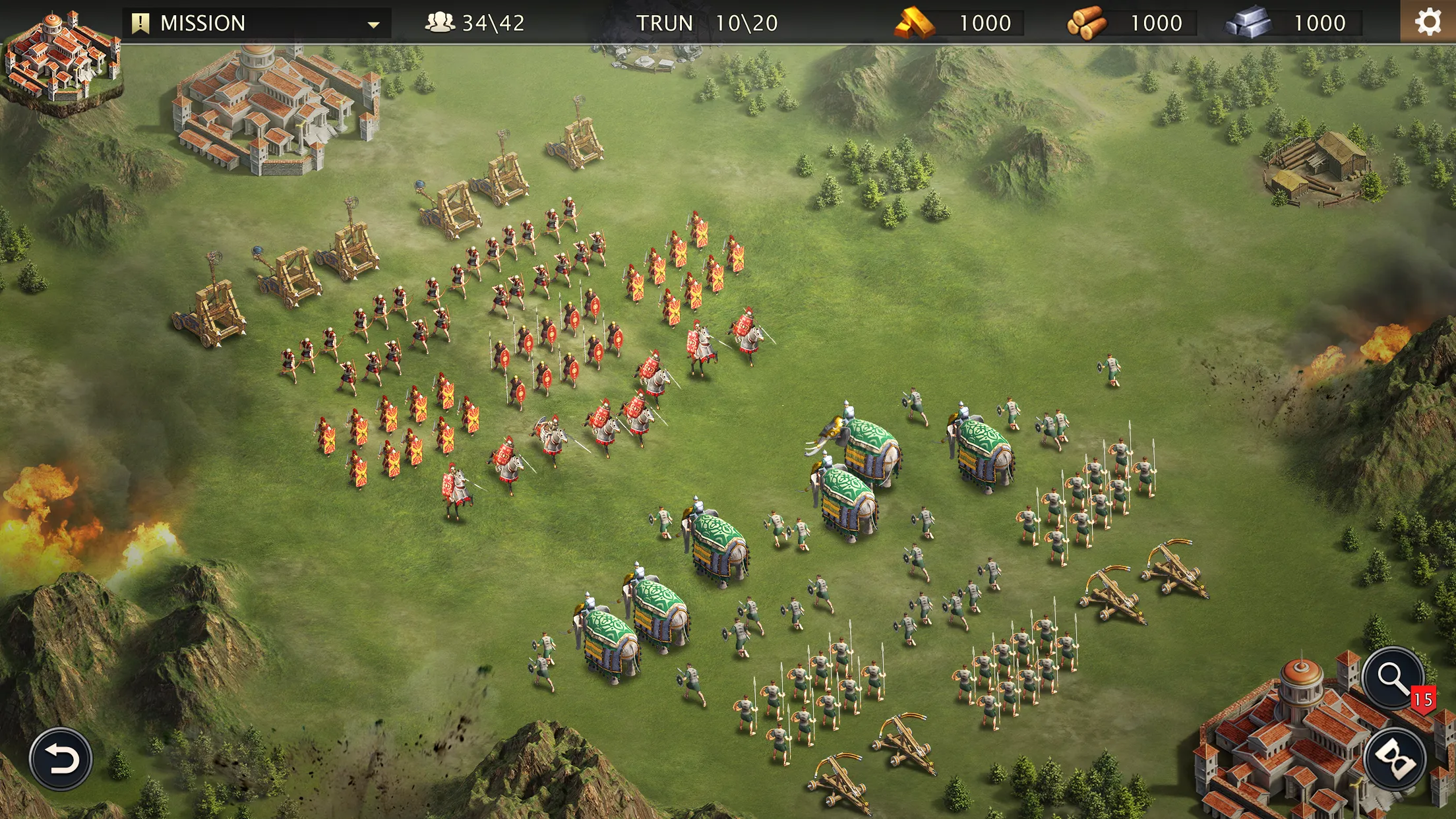Open the Settings gear
This screenshot has height=819, width=1456.
pyautogui.click(x=1429, y=23)
